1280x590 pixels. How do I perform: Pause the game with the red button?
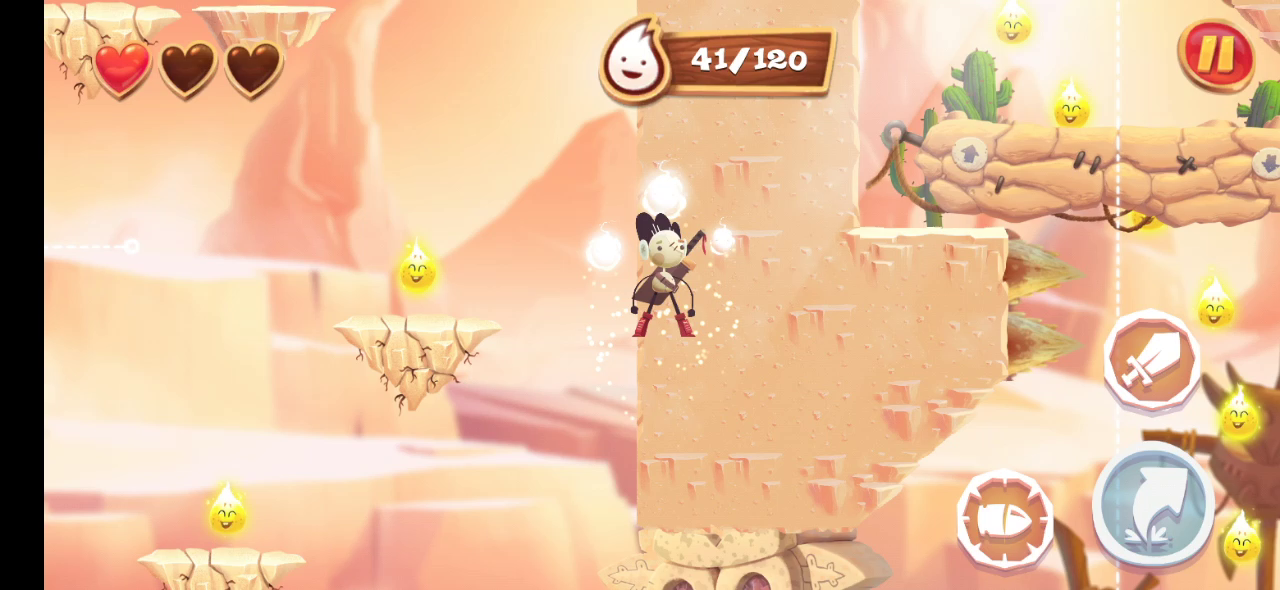pos(1216,54)
